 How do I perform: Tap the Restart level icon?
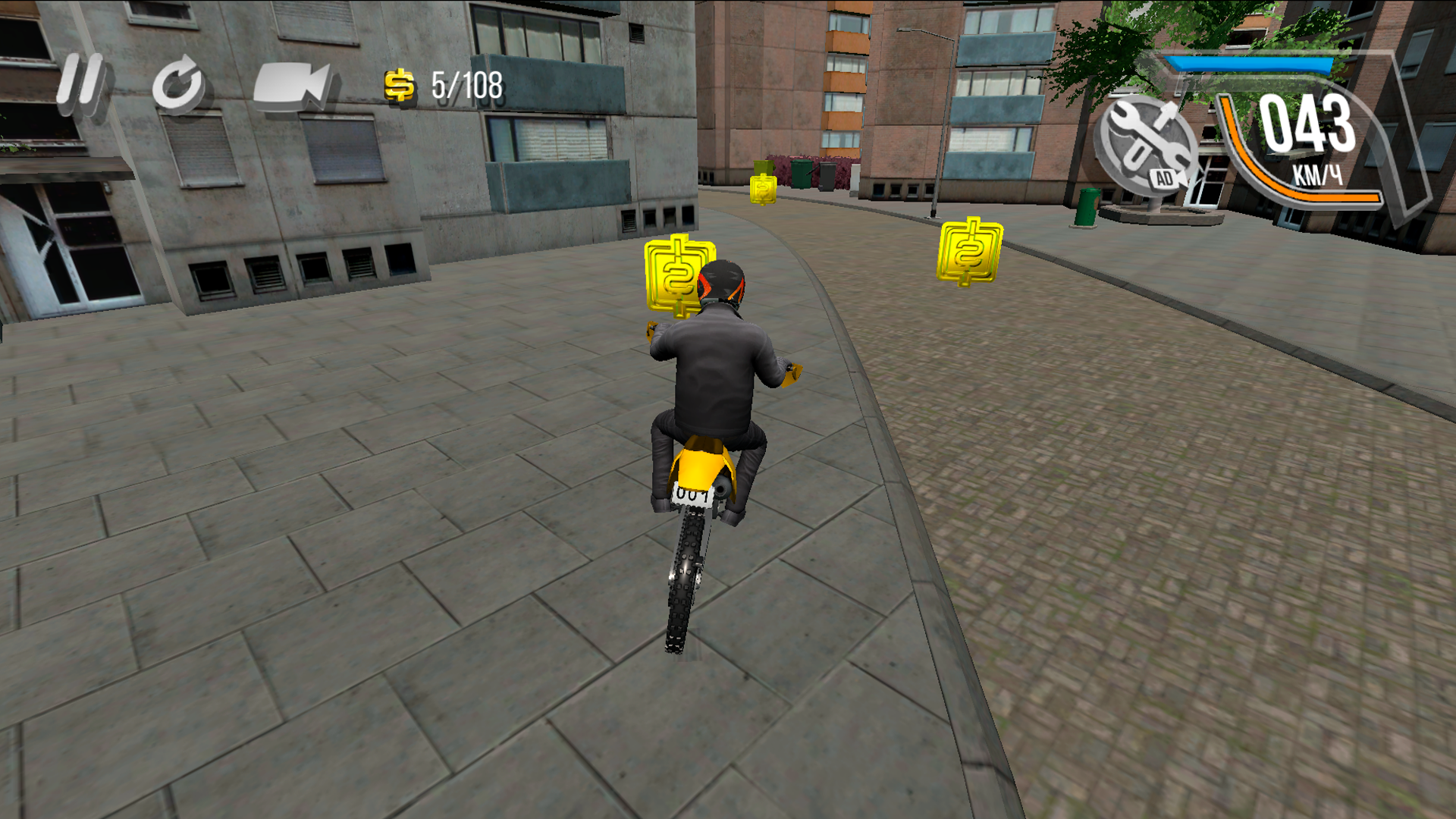point(178,83)
